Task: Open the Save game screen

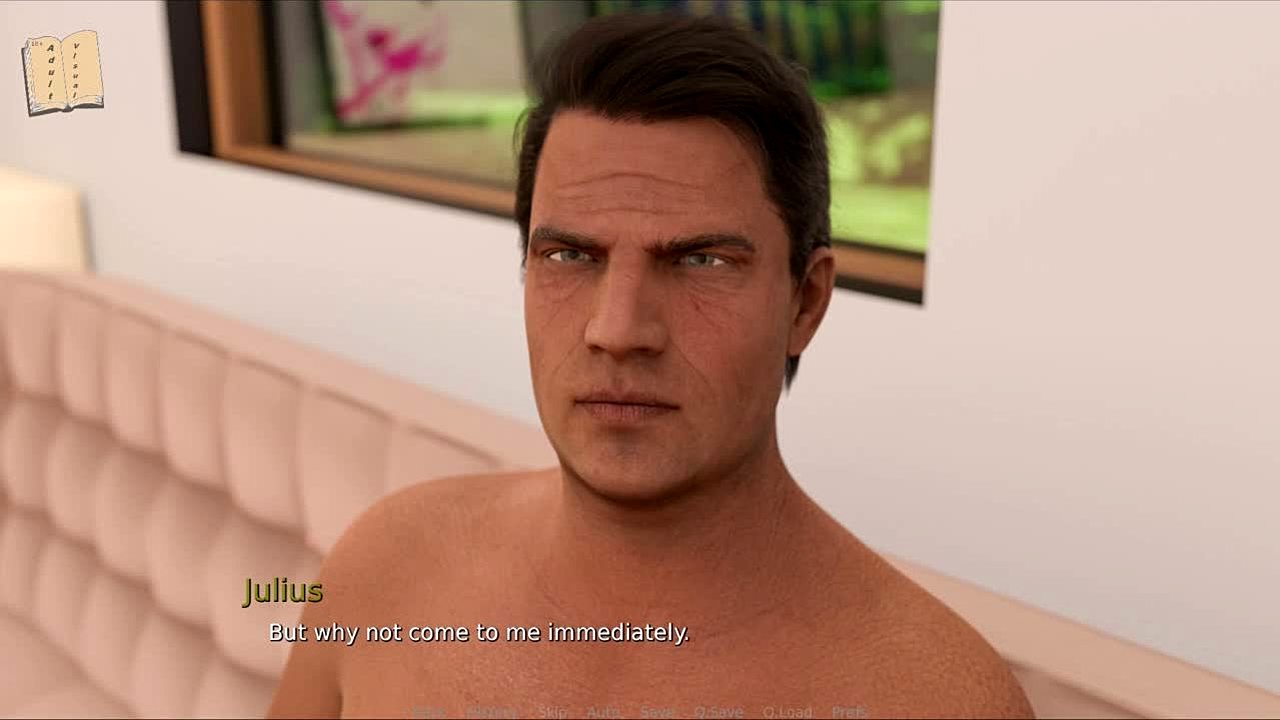Action: click(657, 712)
